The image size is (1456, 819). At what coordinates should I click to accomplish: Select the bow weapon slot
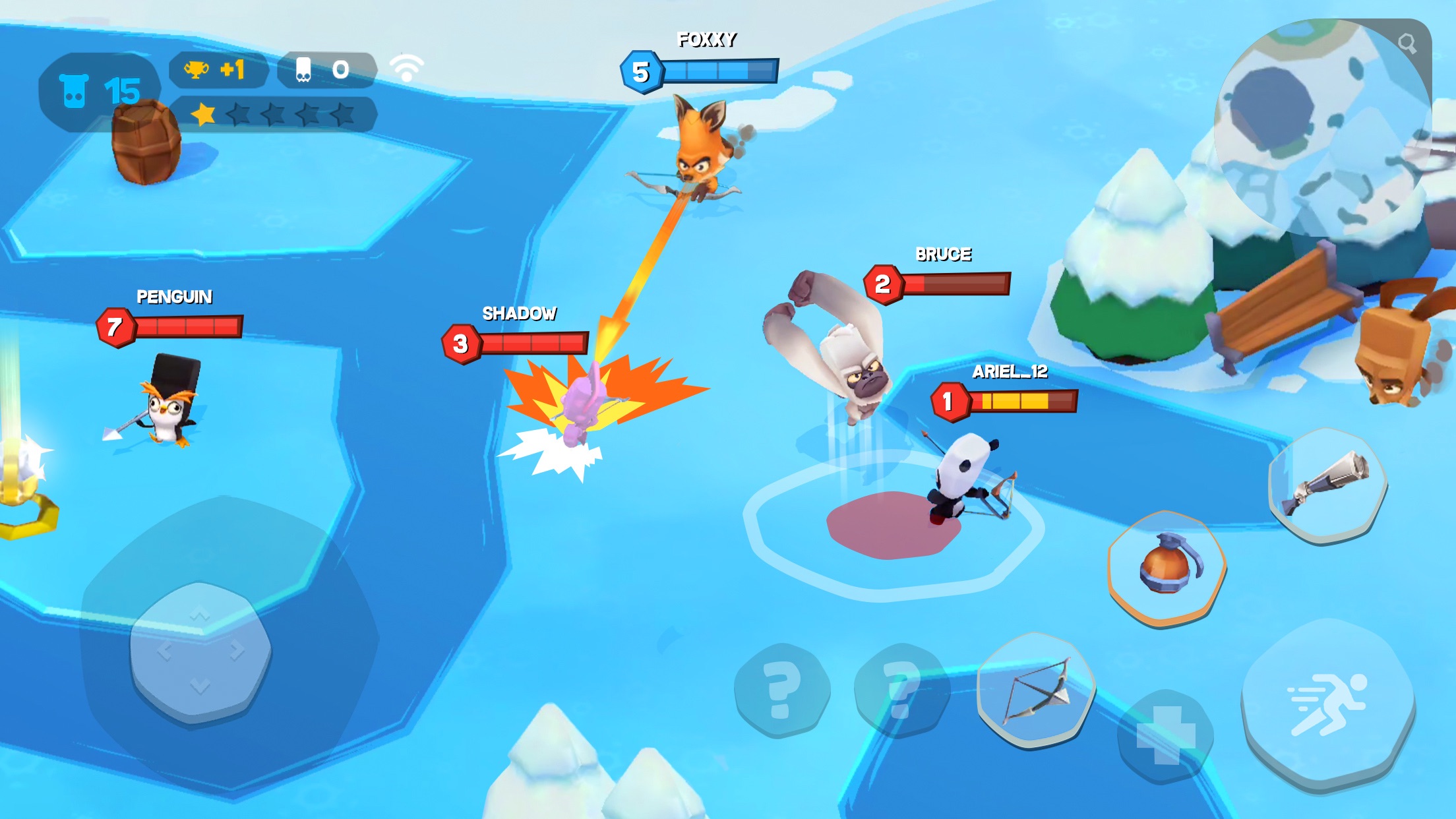point(1036,690)
